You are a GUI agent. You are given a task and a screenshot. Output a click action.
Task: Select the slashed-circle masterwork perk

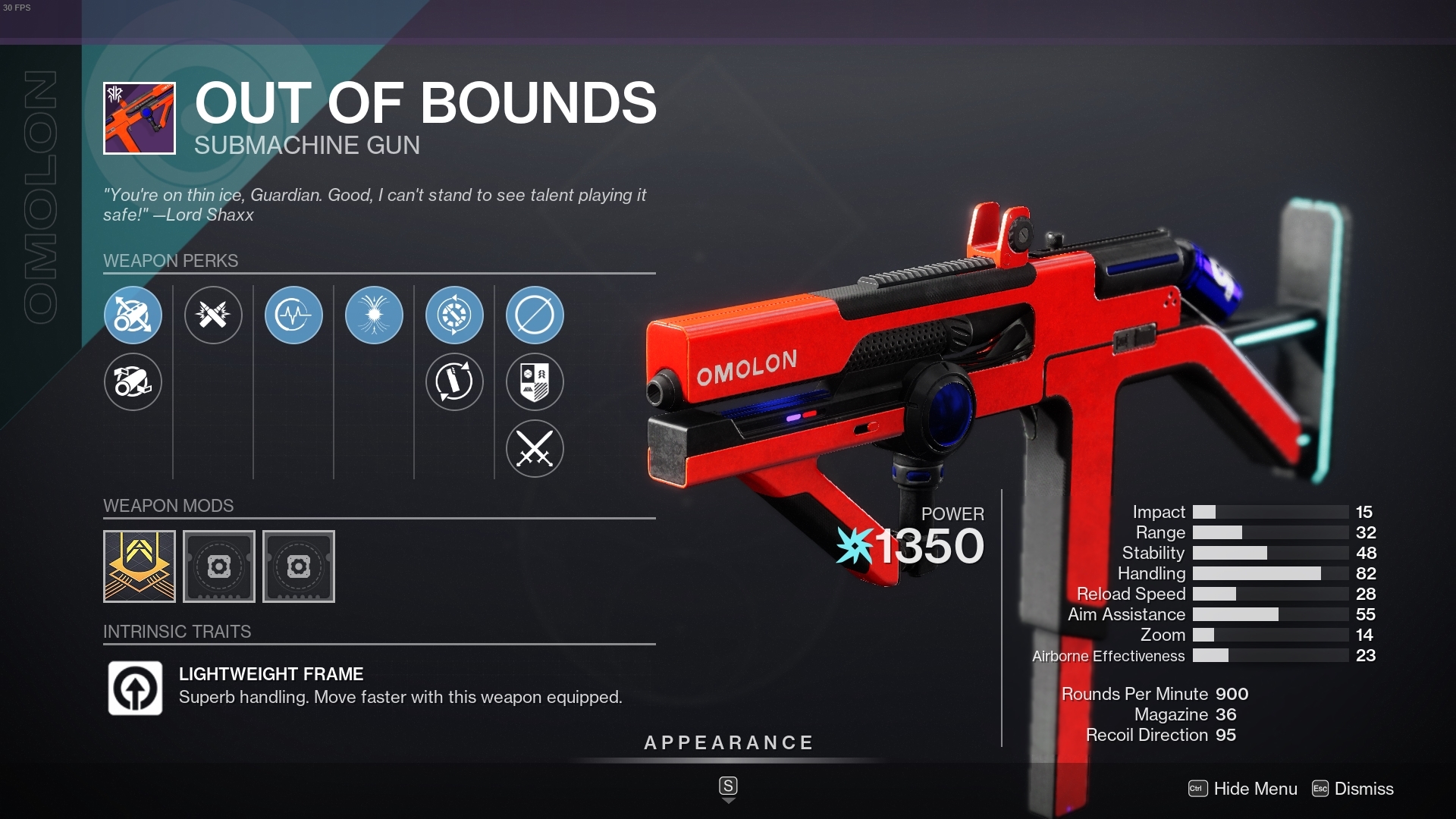pyautogui.click(x=535, y=315)
